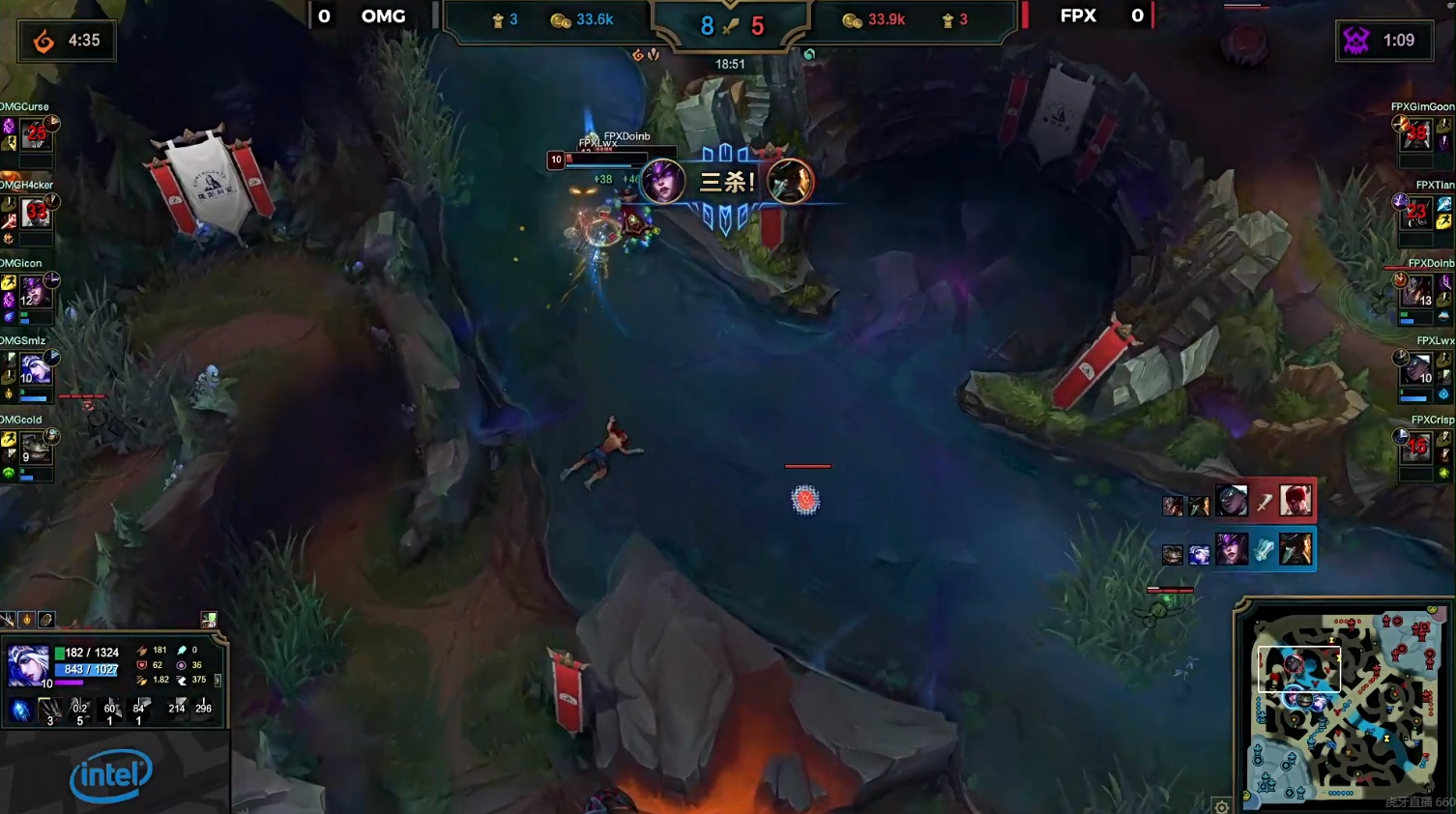Click Ashe's blue mana bar
The height and width of the screenshot is (814, 1456).
point(89,669)
